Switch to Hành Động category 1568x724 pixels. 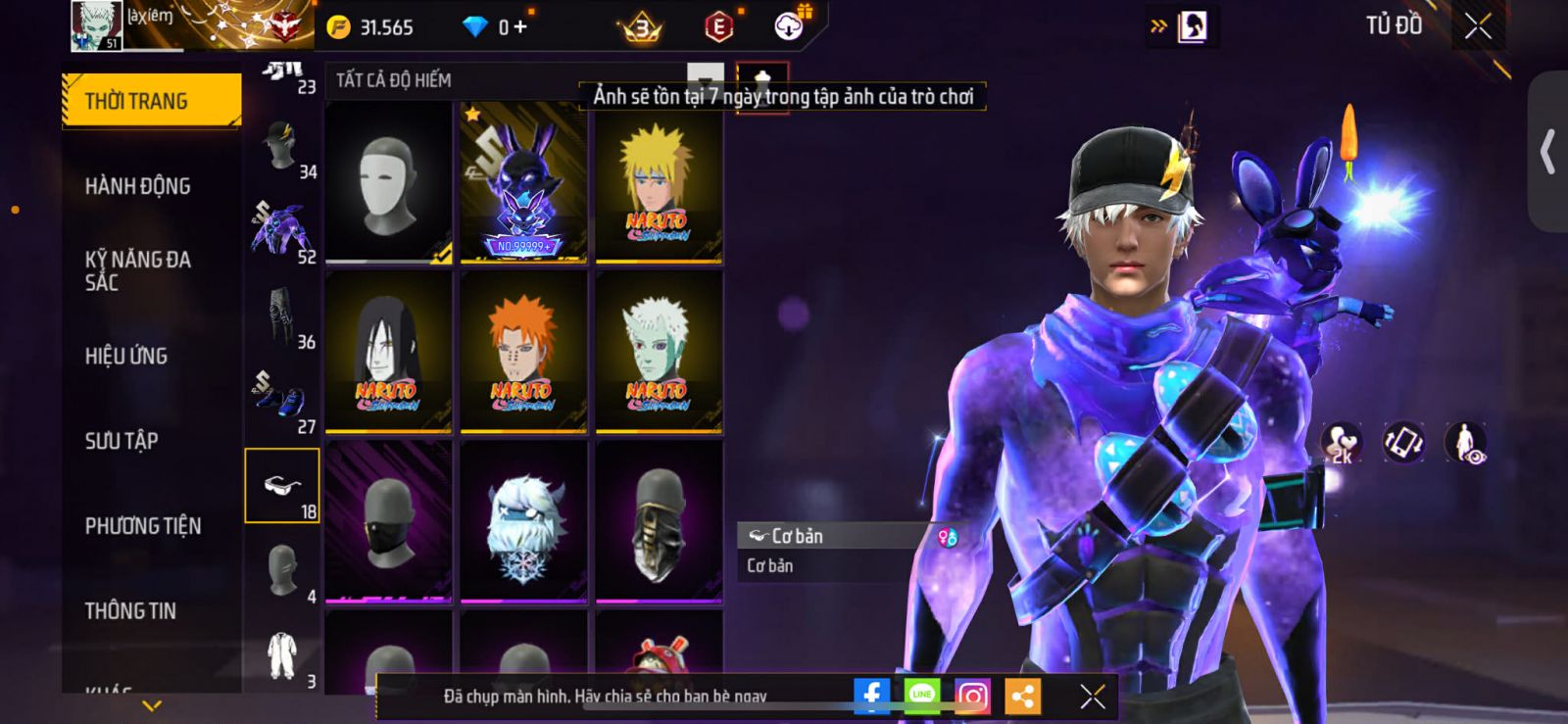tap(138, 186)
